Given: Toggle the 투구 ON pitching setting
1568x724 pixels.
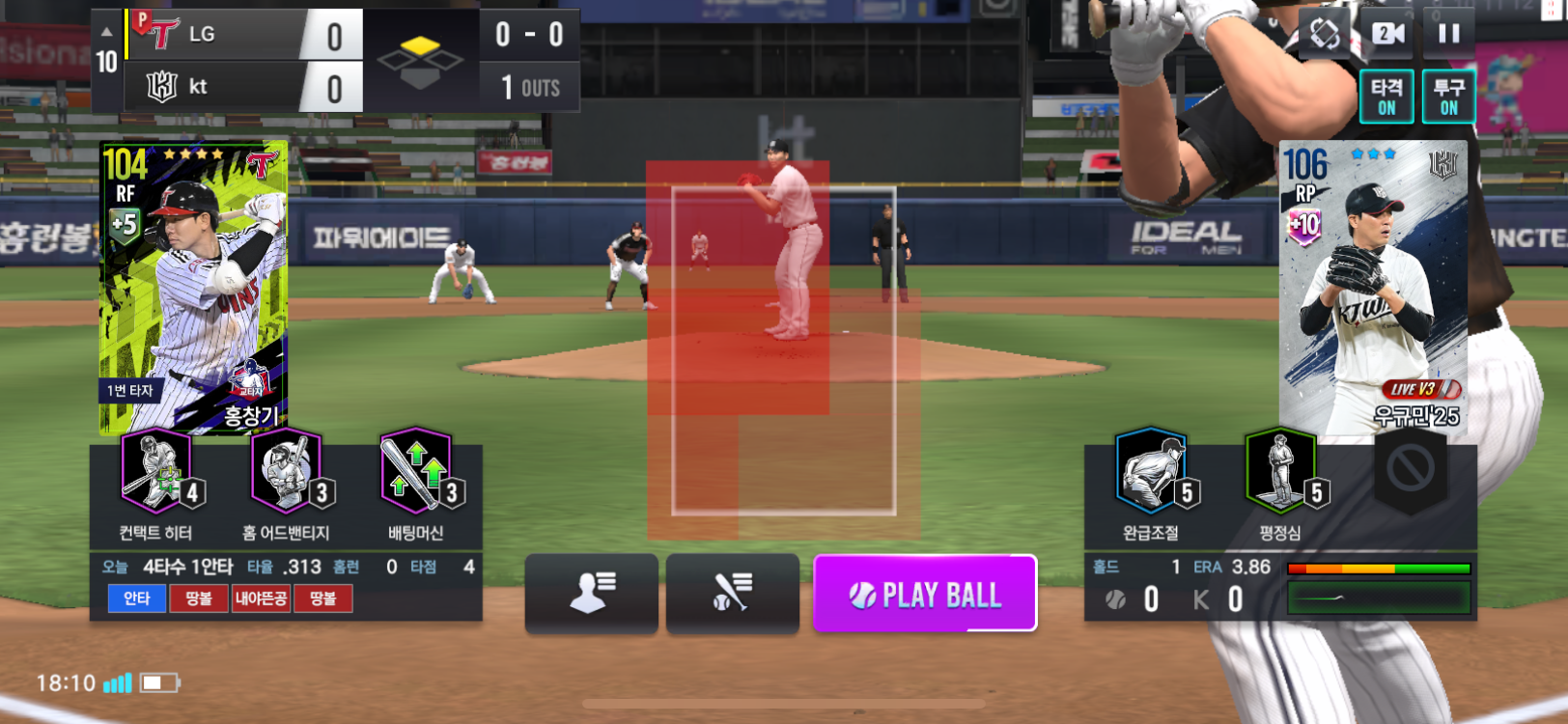Looking at the screenshot, I should [x=1448, y=97].
